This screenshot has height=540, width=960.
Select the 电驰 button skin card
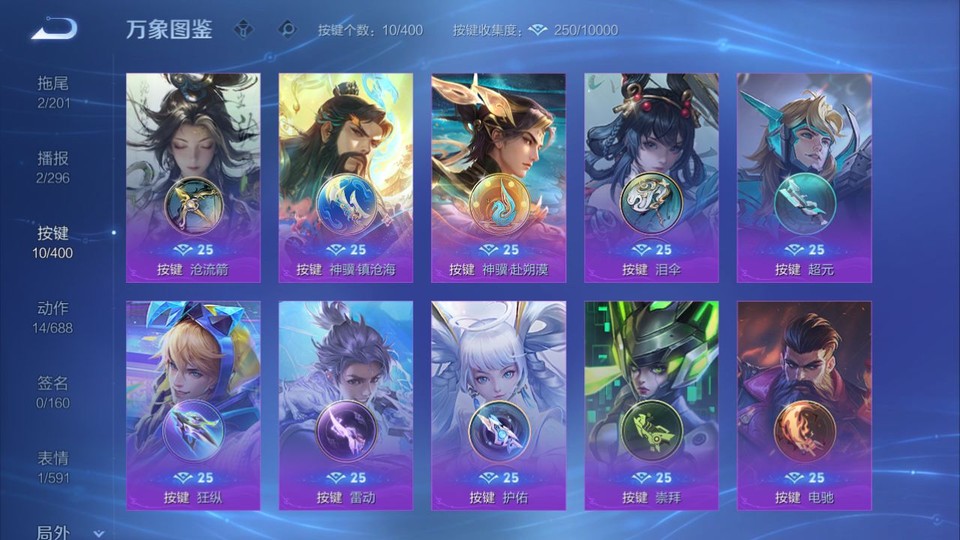[804, 406]
